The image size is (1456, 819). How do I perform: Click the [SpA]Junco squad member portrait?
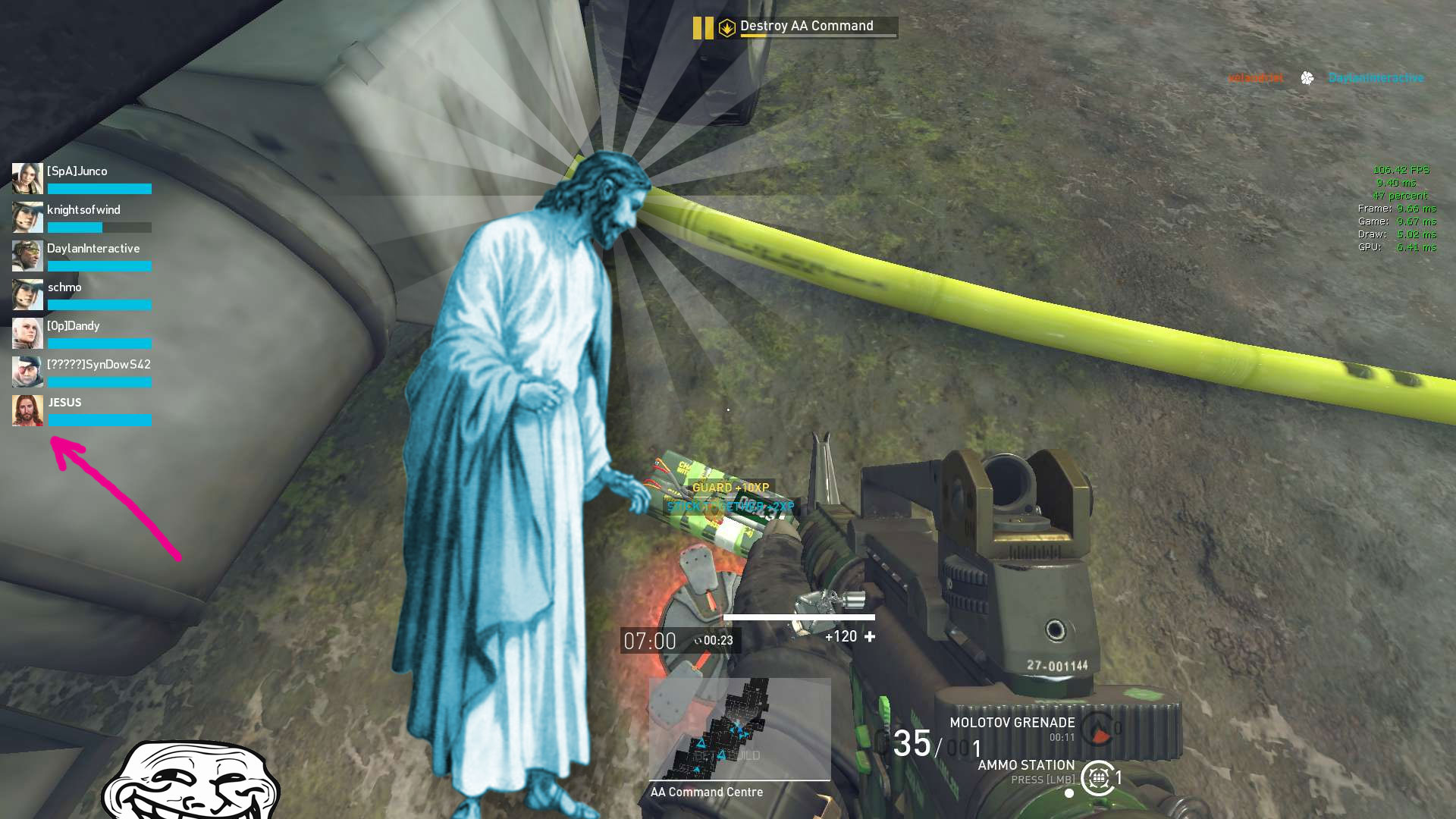coord(27,179)
